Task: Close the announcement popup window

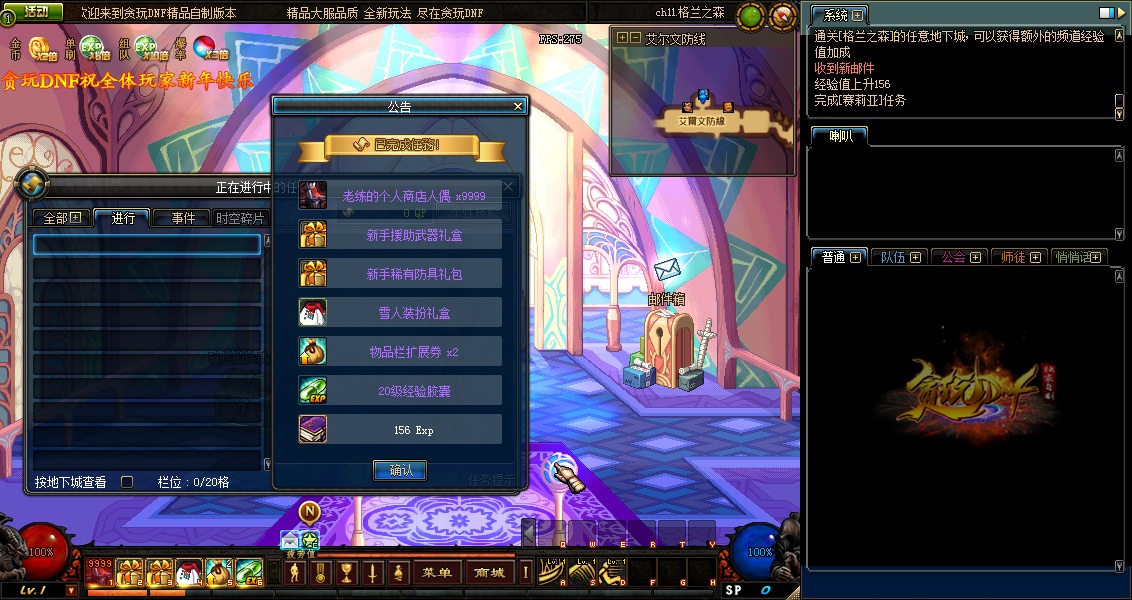Action: point(518,106)
